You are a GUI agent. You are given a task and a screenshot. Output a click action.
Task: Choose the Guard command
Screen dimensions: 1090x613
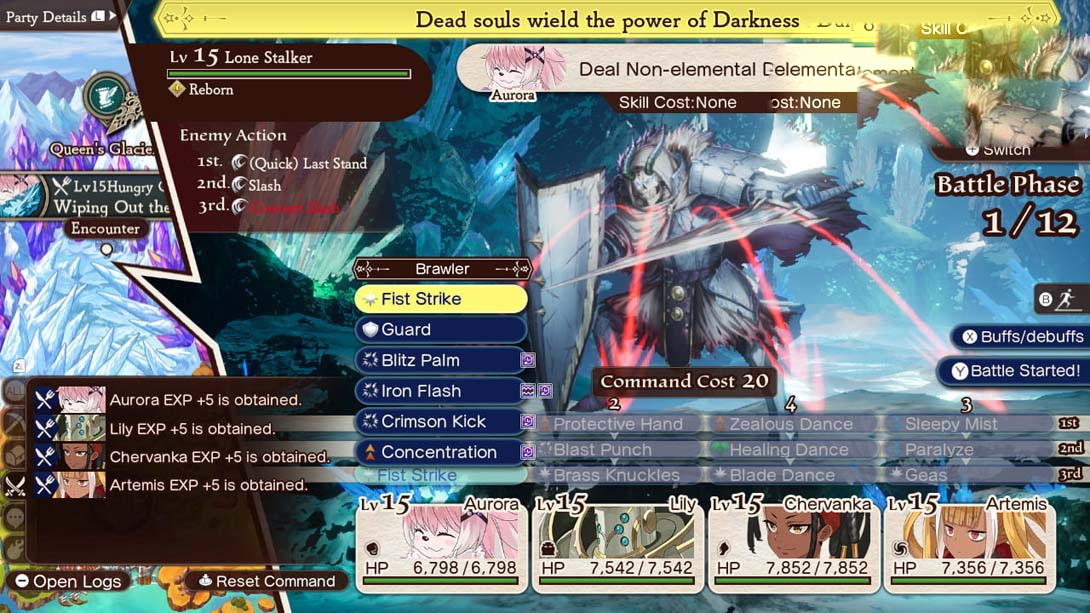[440, 330]
